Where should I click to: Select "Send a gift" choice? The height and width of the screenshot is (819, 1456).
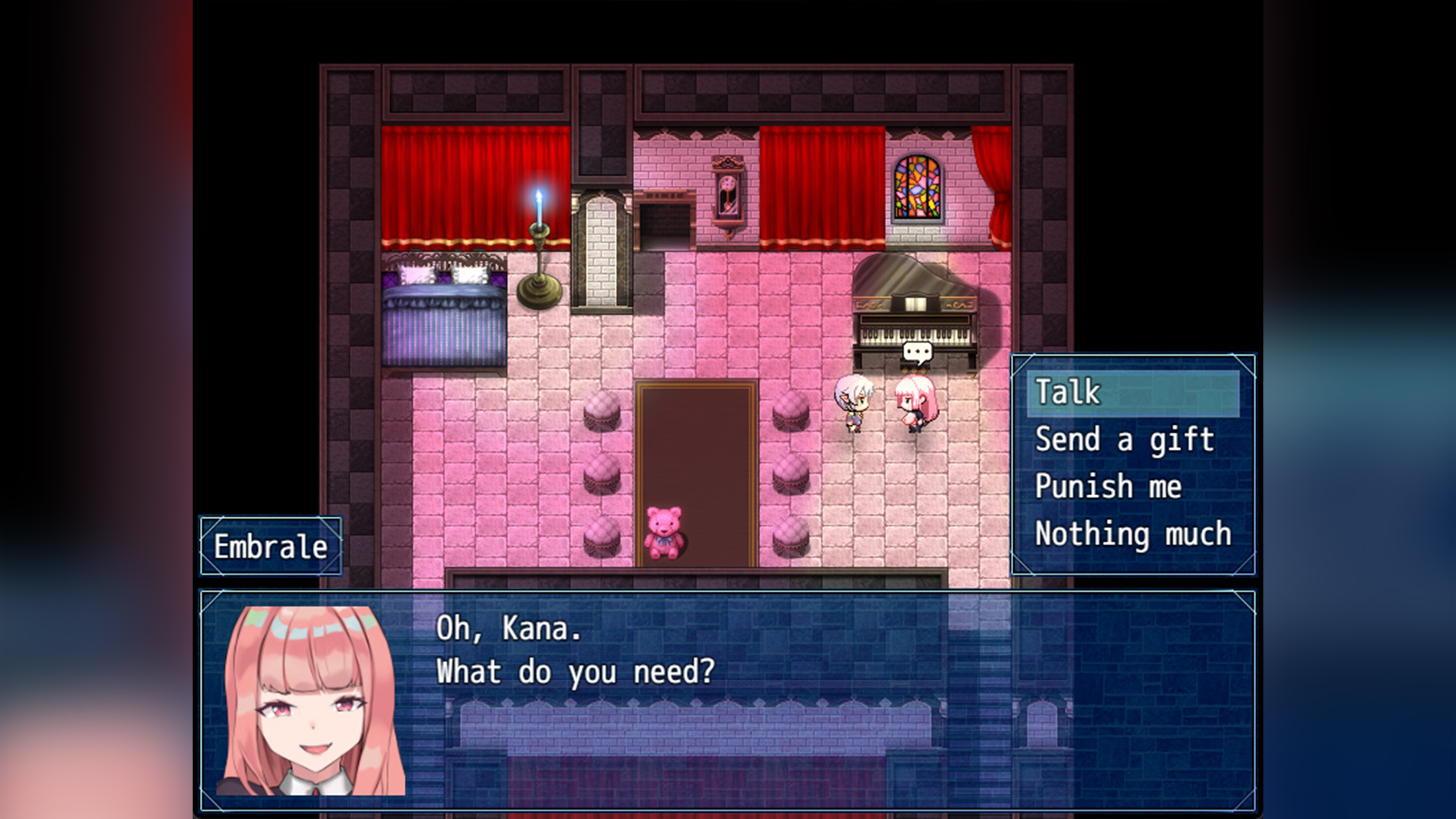1125,440
